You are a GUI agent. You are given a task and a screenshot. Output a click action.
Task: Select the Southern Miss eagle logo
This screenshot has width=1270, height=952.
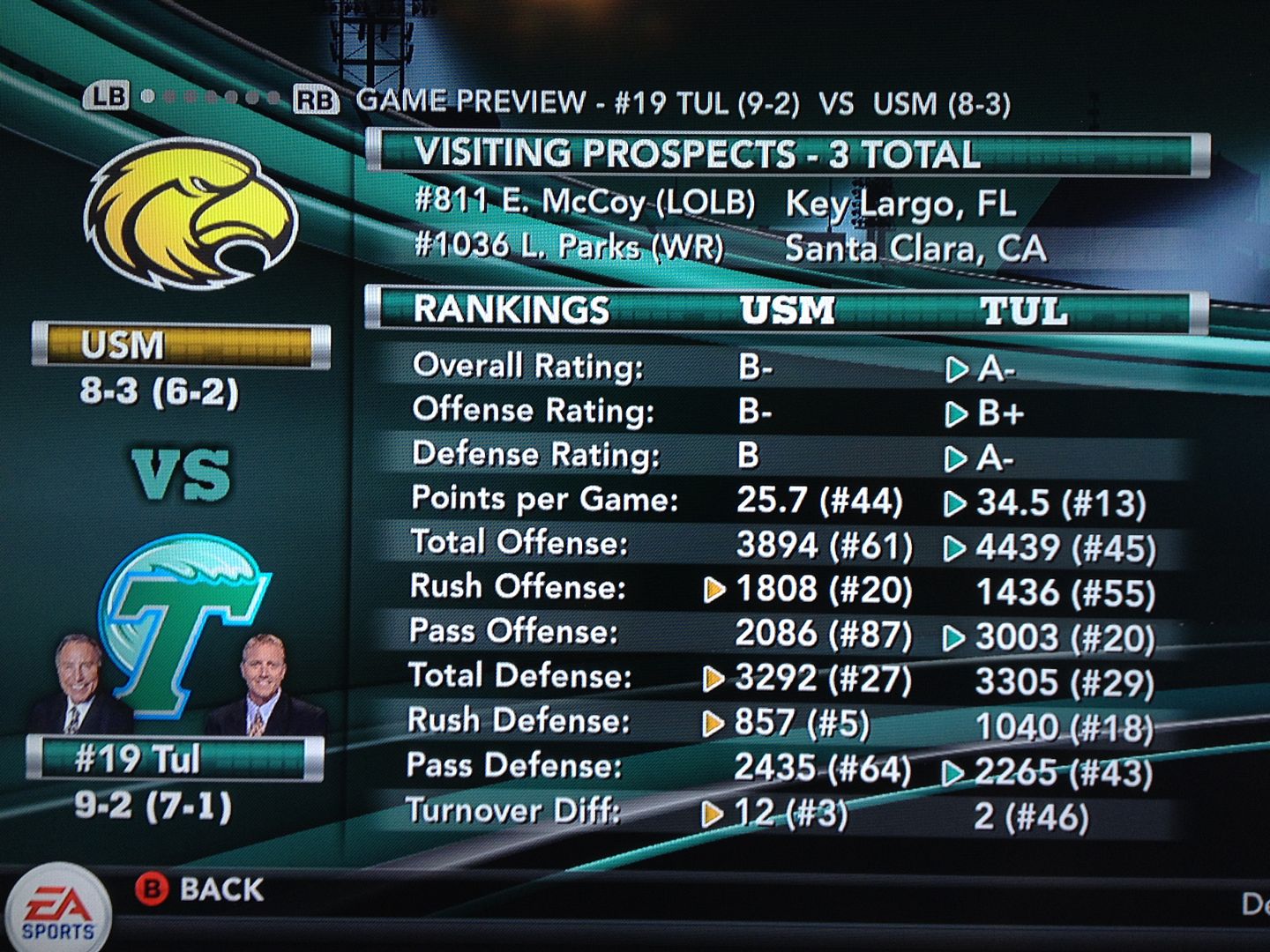pos(190,216)
